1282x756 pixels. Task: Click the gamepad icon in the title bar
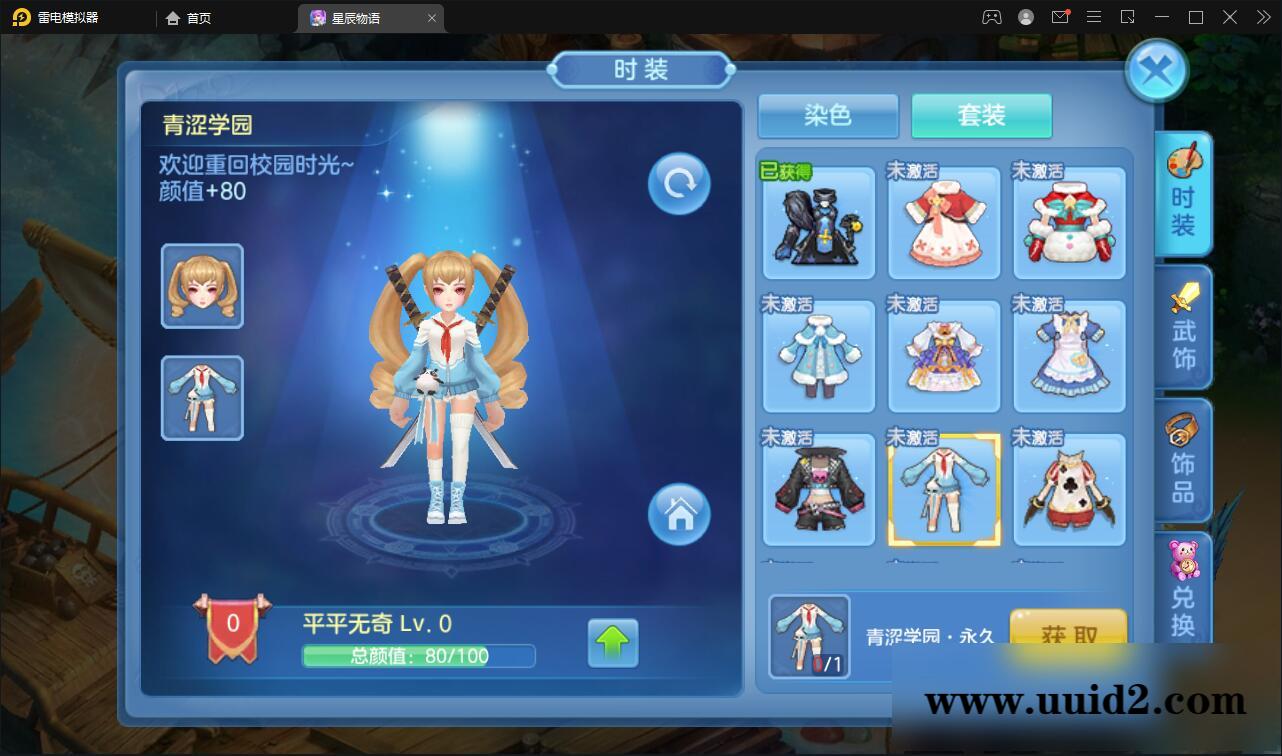990,17
